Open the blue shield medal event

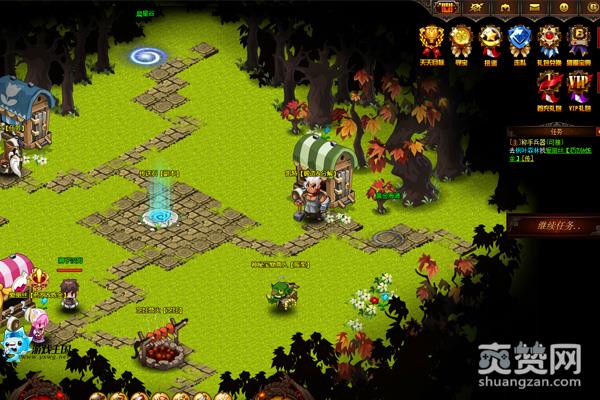(519, 40)
